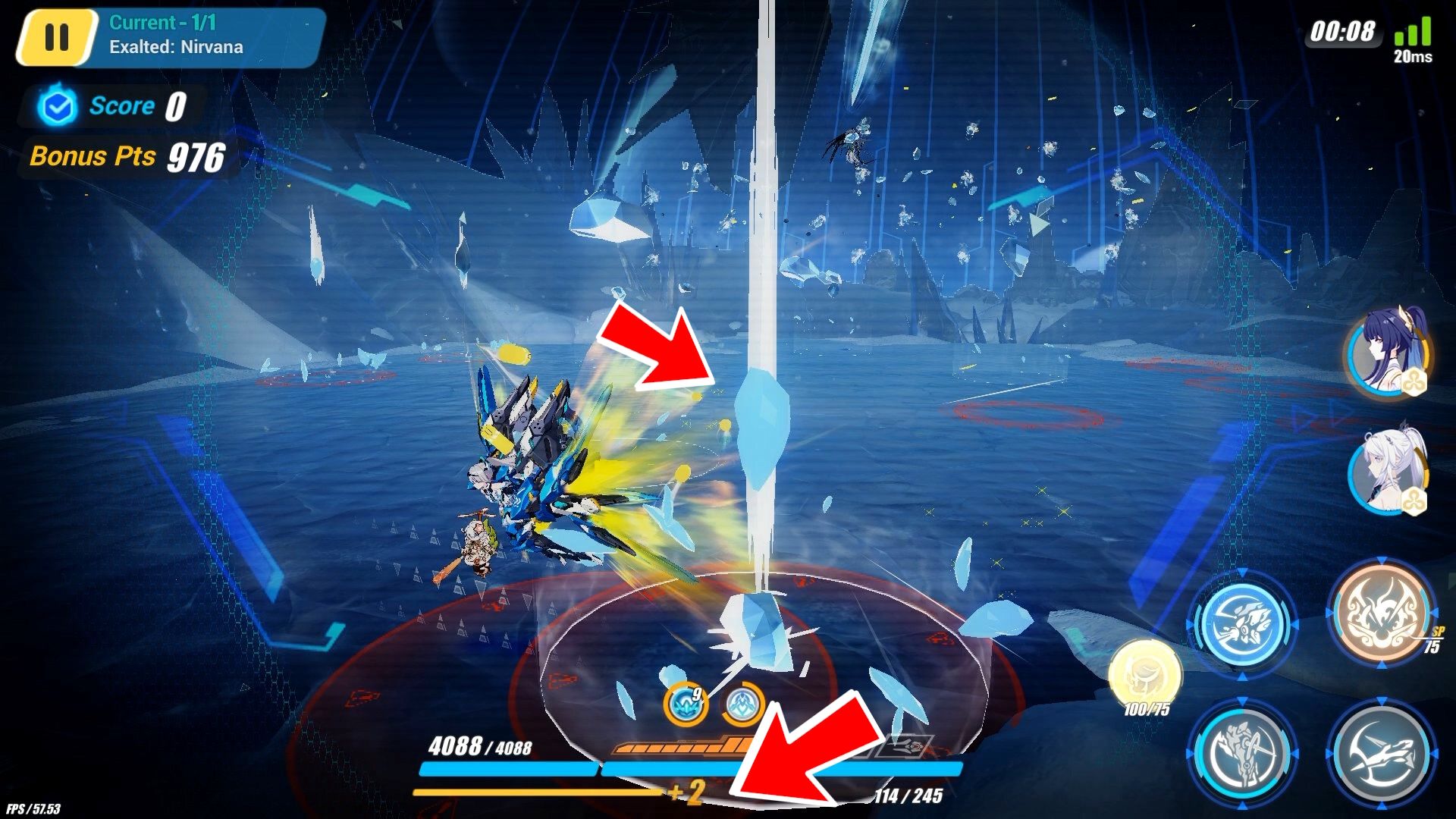Click the blue Score shield icon
Viewport: 1456px width, 819px height.
pyautogui.click(x=56, y=106)
